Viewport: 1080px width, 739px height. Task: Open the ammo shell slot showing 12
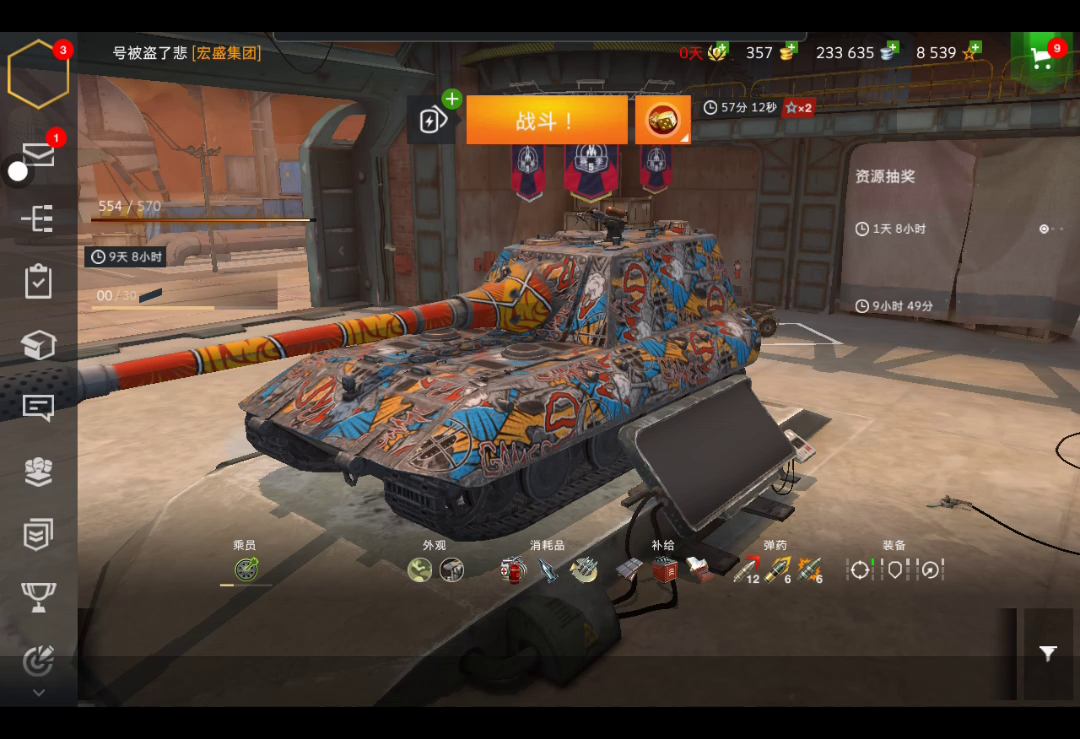(x=745, y=570)
